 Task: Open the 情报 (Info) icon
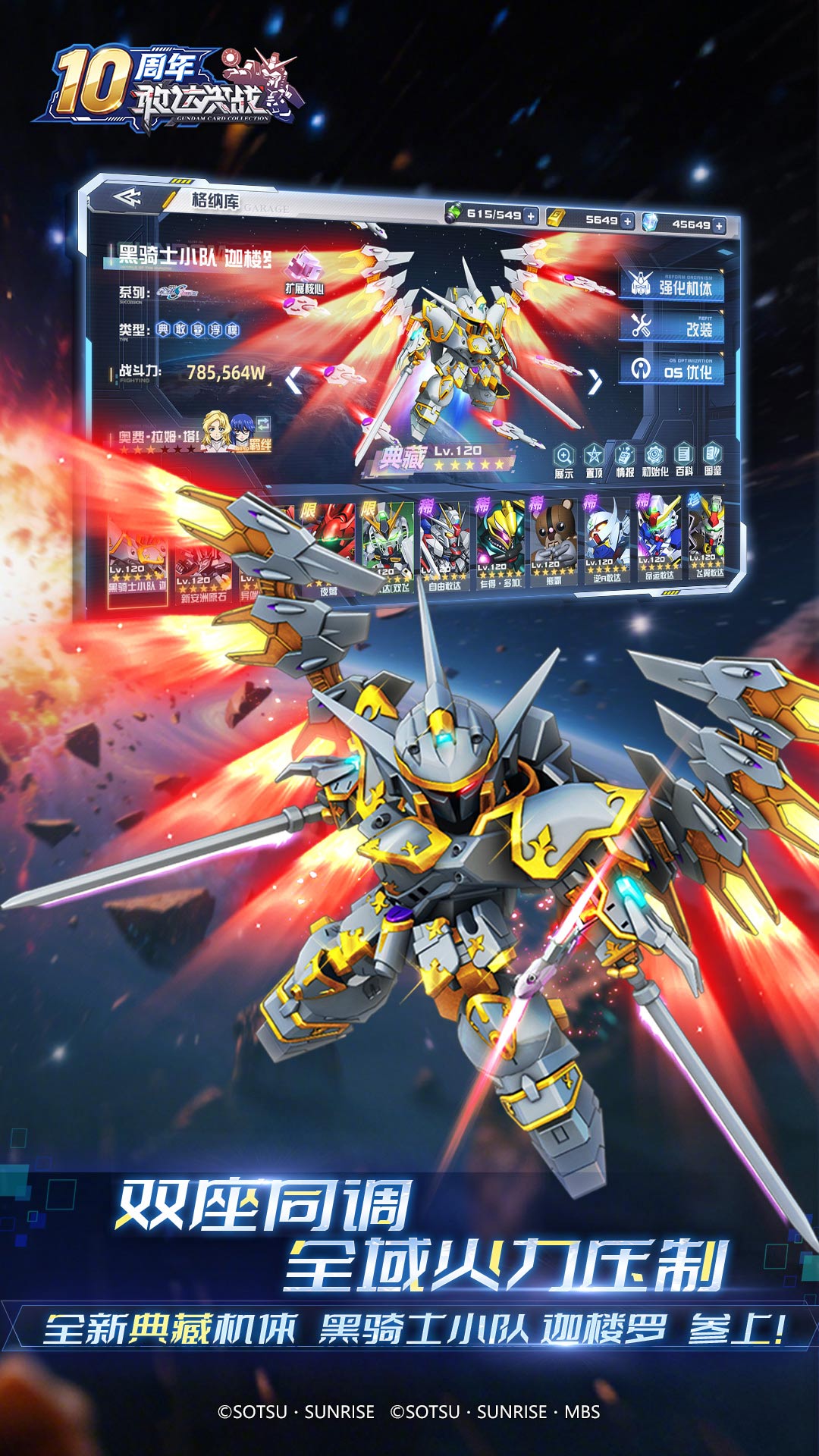(x=624, y=461)
